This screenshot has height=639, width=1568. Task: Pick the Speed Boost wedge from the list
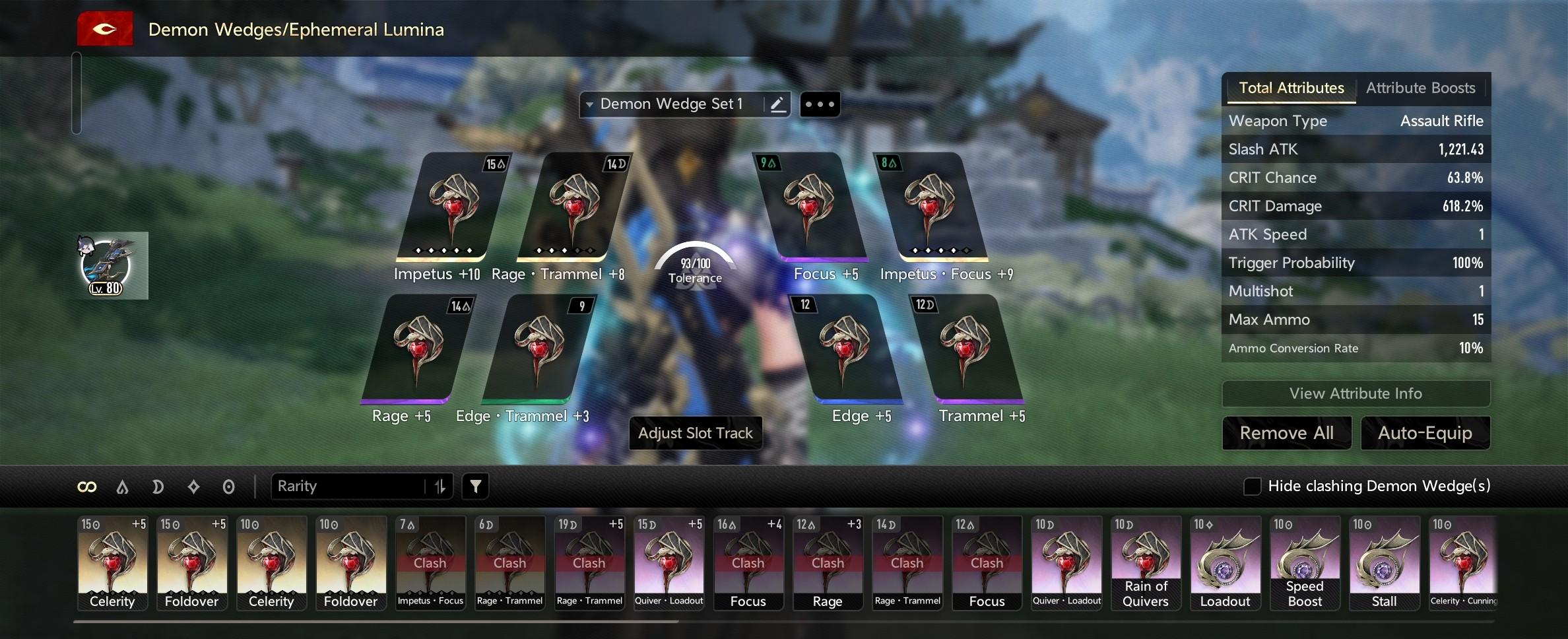(1305, 562)
